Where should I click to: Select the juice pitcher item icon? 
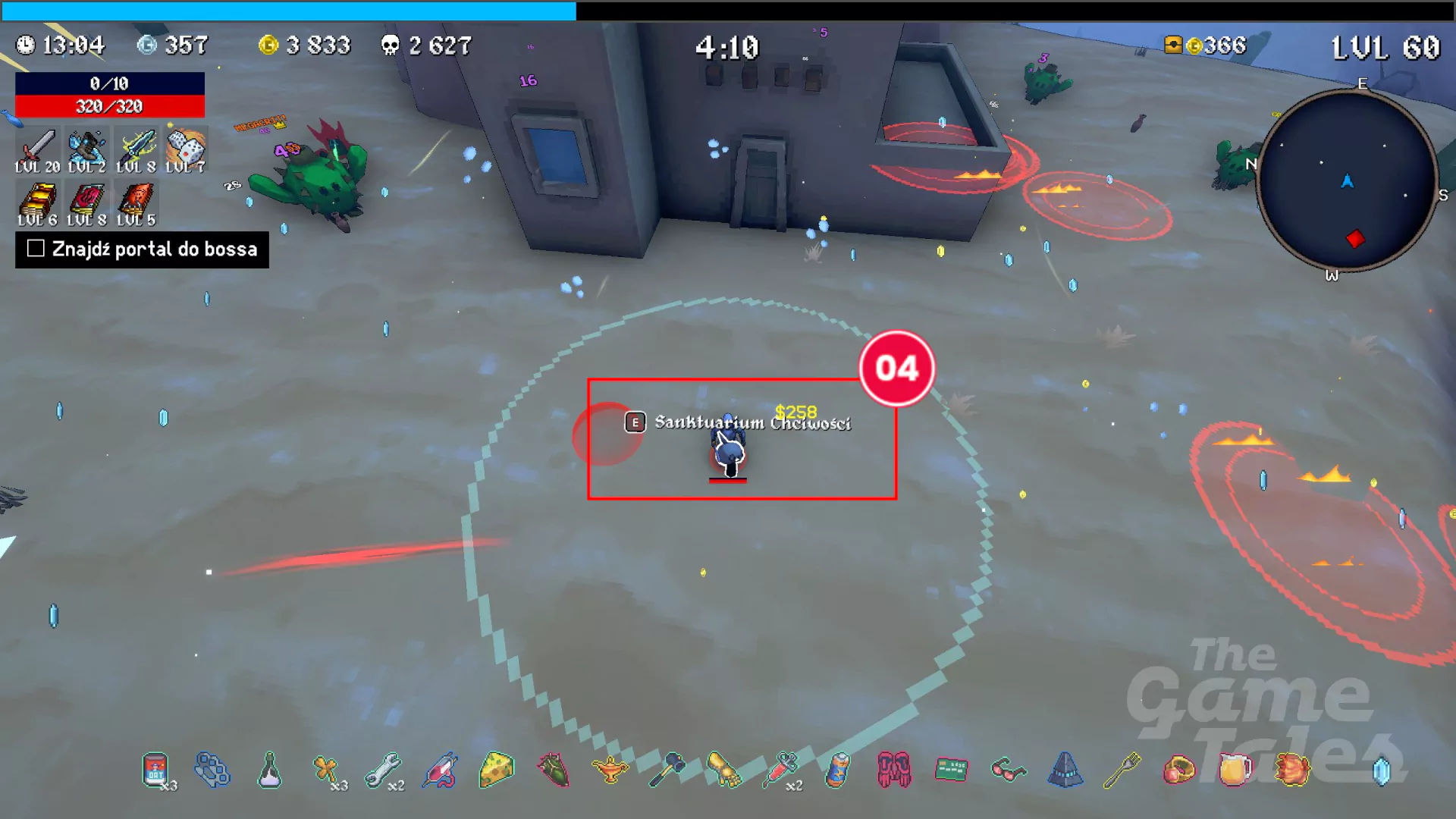tap(1235, 770)
